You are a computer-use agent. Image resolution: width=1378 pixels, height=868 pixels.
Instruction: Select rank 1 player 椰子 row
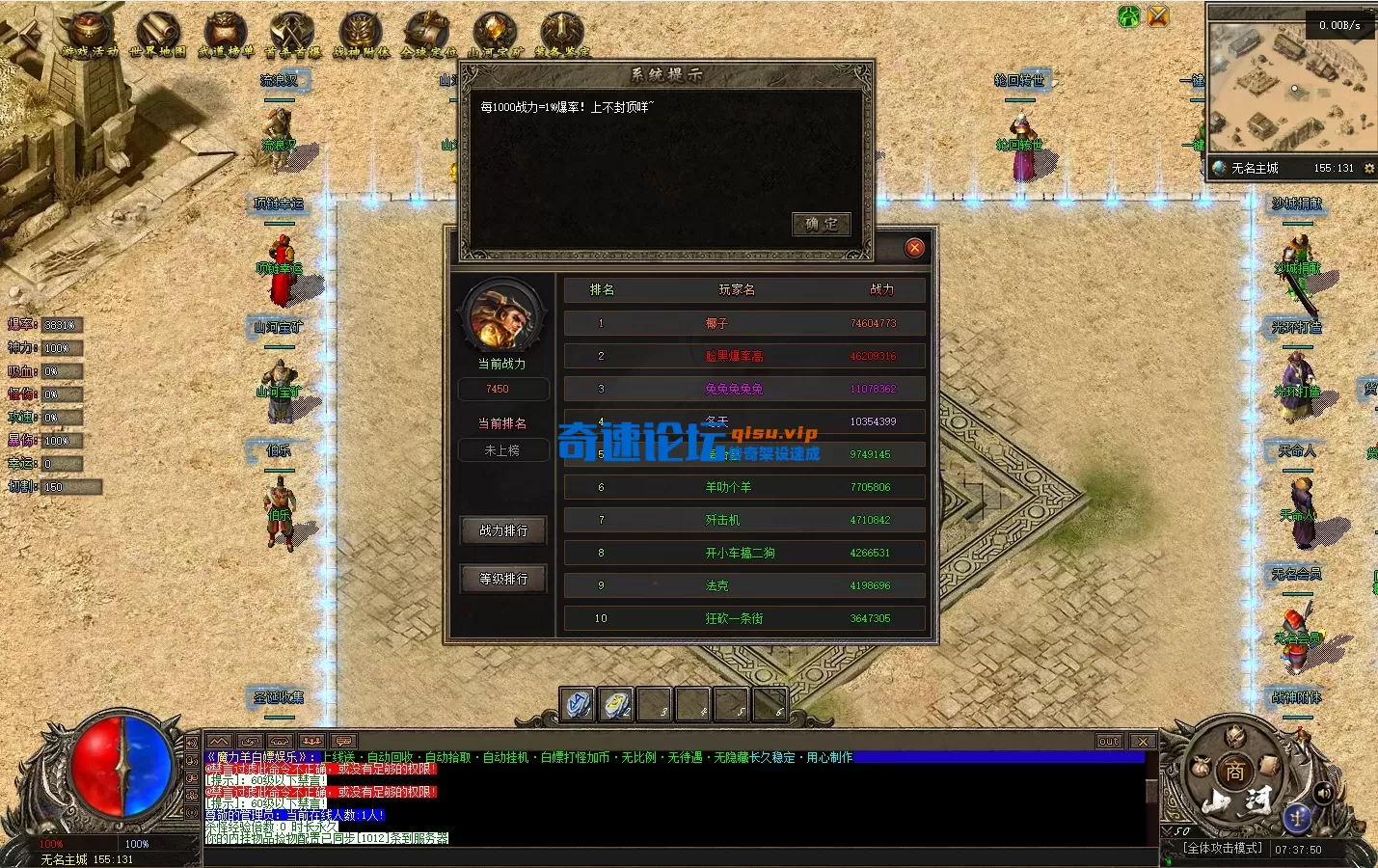pos(744,323)
